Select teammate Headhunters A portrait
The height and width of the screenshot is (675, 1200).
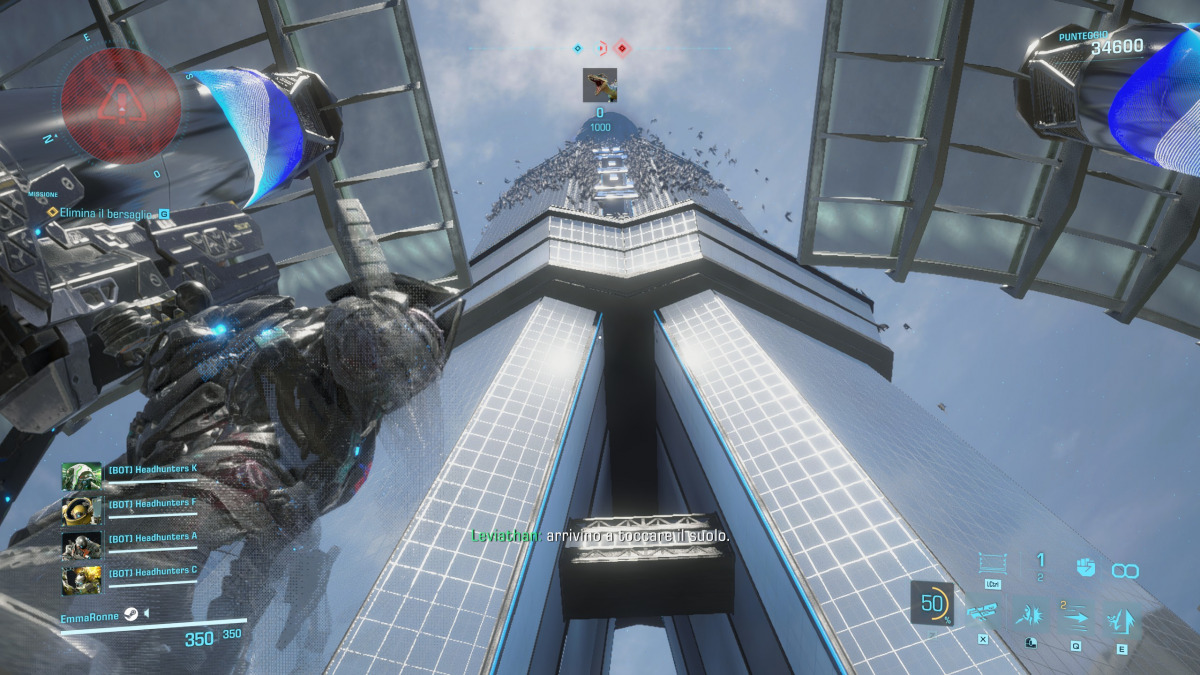81,545
